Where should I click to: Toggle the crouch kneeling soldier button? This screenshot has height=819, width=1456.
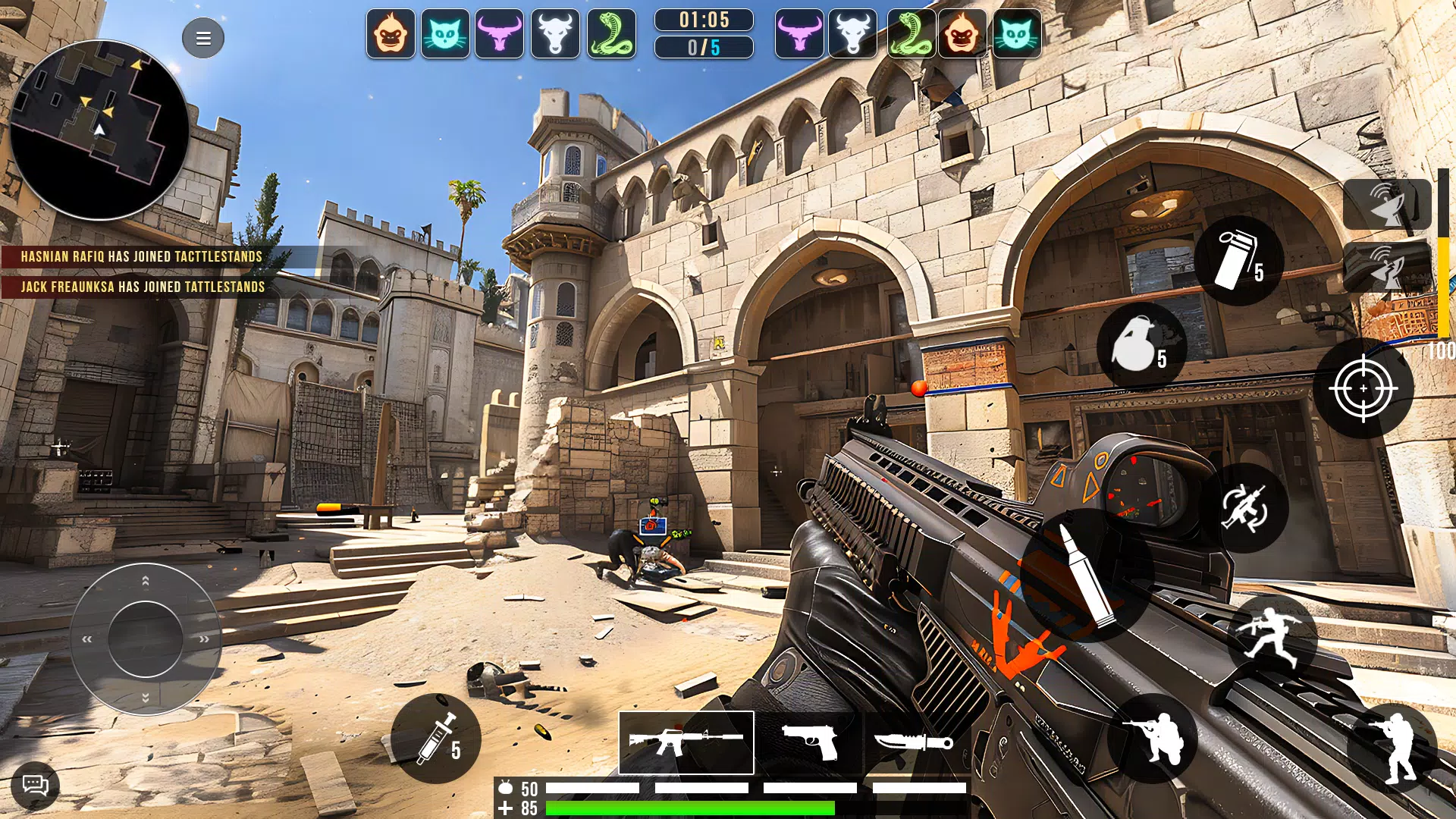pyautogui.click(x=1152, y=739)
